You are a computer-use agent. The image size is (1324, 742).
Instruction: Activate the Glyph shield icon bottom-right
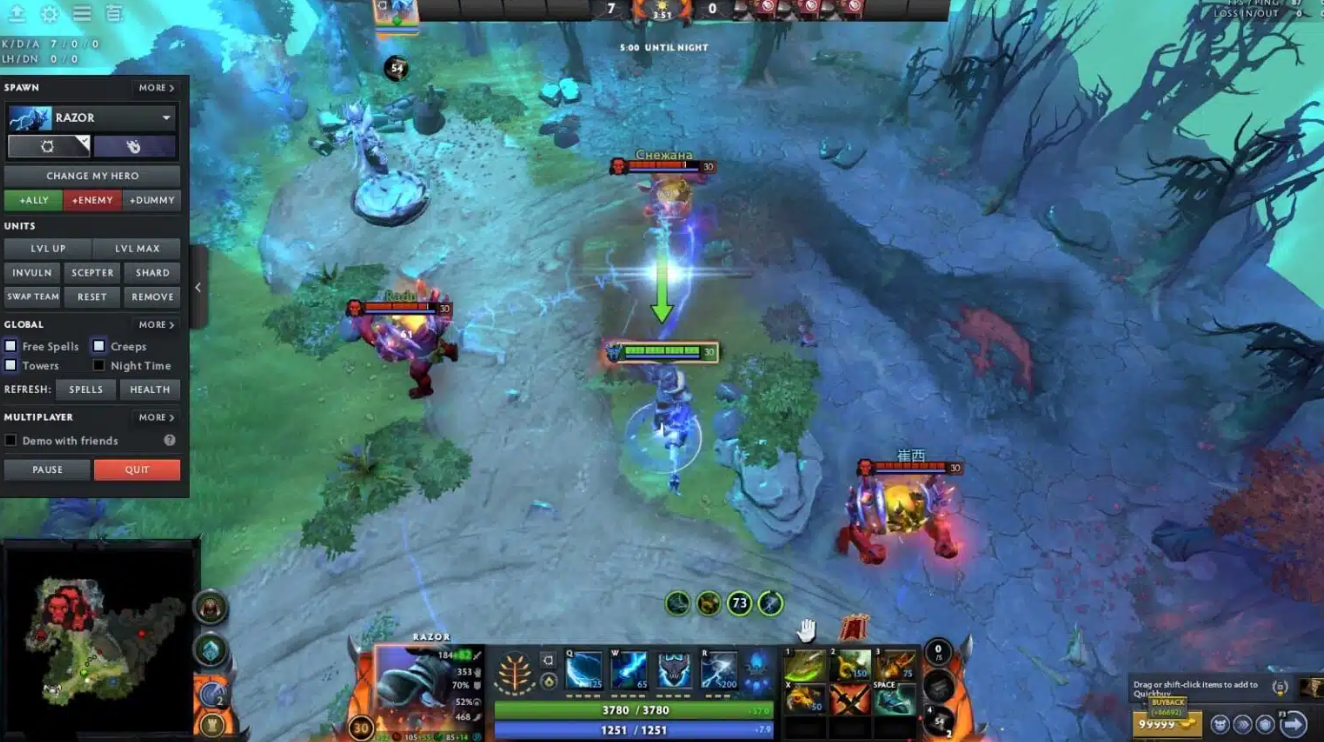click(1264, 723)
